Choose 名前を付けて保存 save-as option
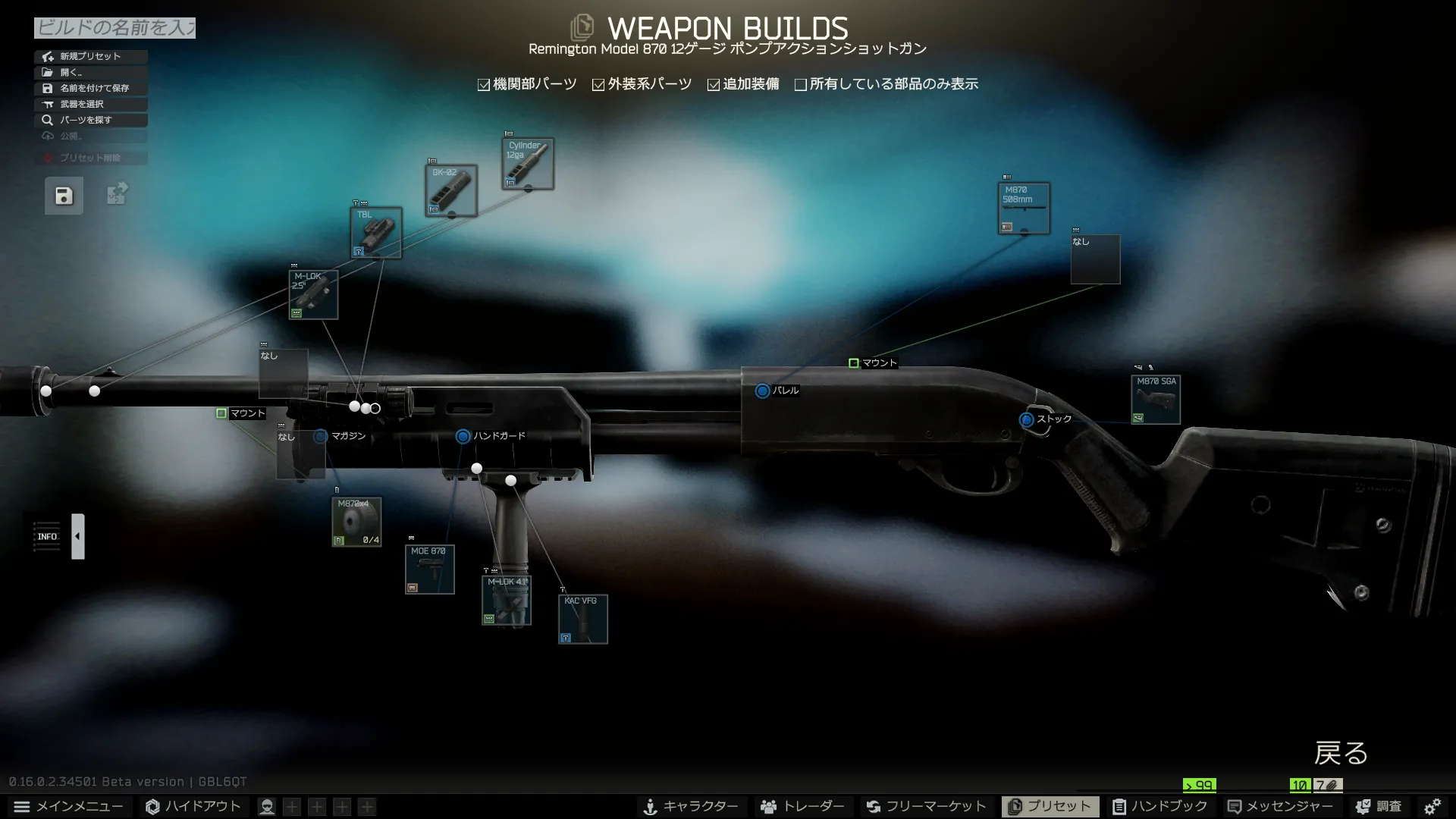This screenshot has width=1456, height=819. [x=90, y=88]
